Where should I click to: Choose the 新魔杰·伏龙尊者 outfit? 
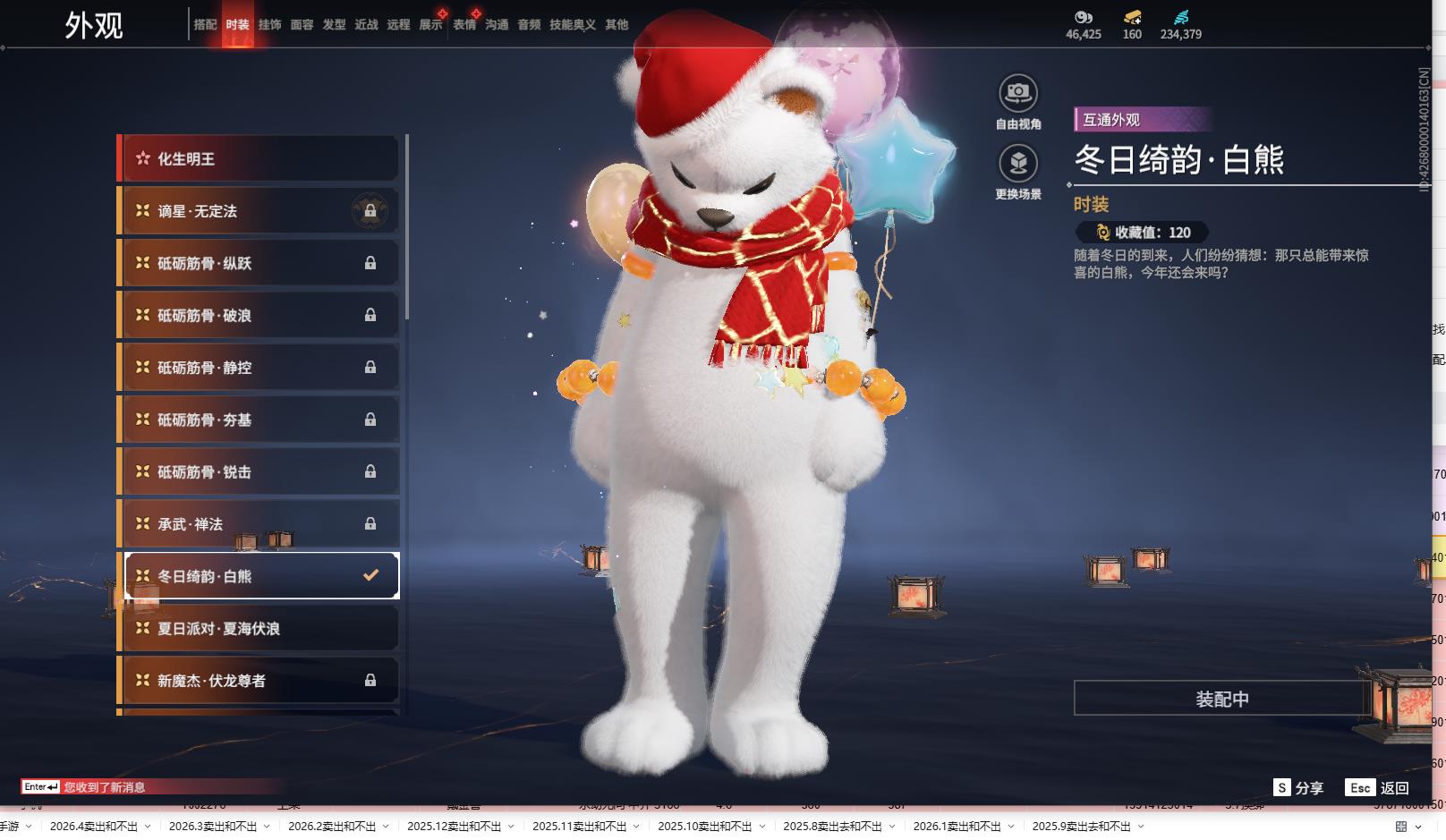tap(258, 681)
